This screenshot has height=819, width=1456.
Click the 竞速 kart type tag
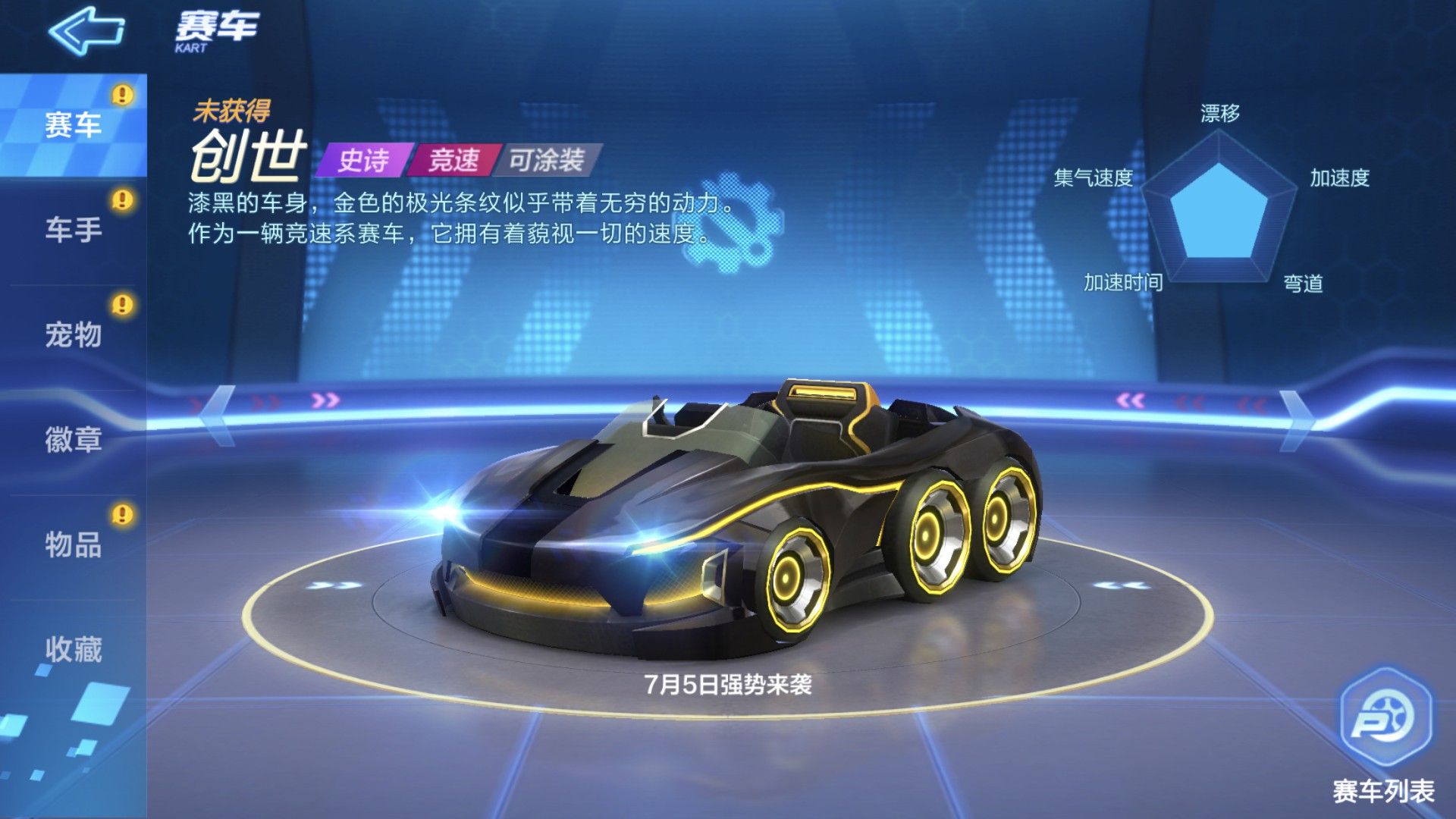453,160
